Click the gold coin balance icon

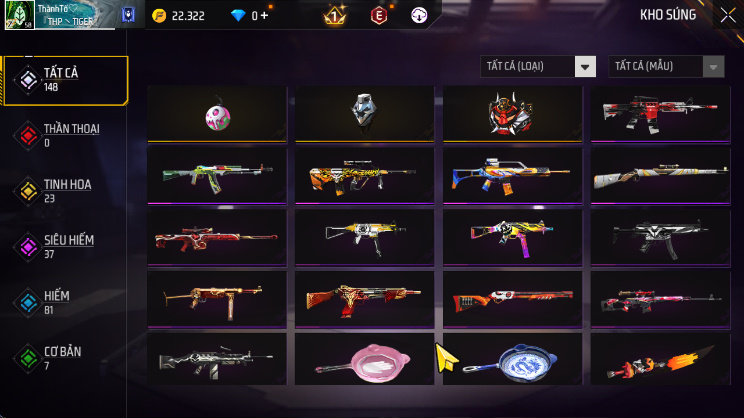[x=159, y=16]
